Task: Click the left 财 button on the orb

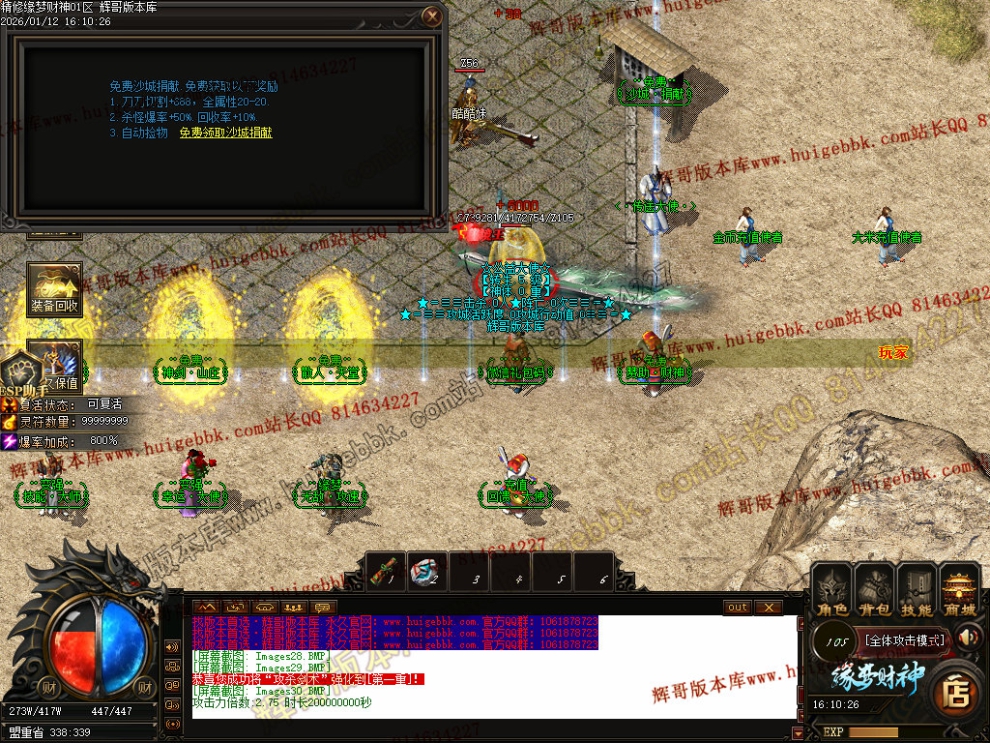Action: coord(49,686)
